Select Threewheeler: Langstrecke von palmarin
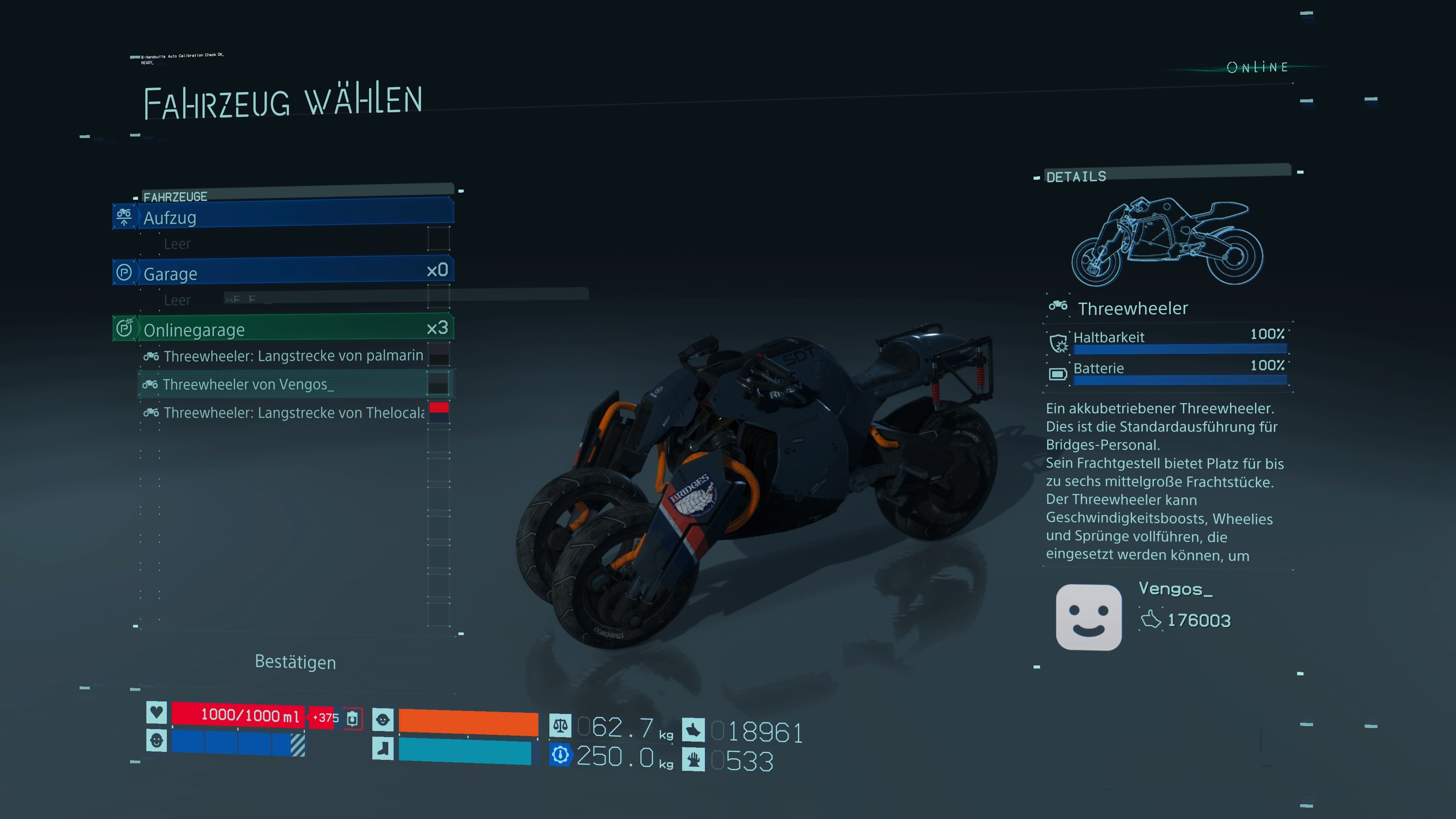Viewport: 1456px width, 819px height. point(293,356)
